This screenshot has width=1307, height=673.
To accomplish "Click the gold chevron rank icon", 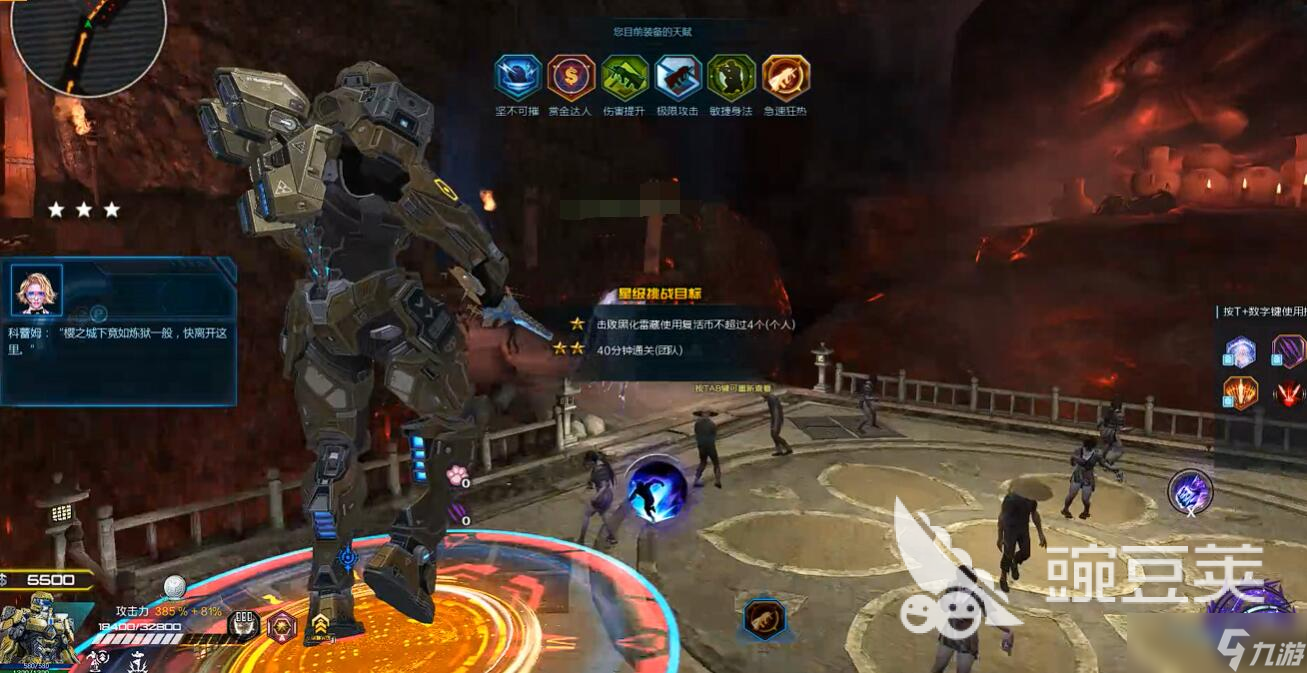I will pos(320,626).
